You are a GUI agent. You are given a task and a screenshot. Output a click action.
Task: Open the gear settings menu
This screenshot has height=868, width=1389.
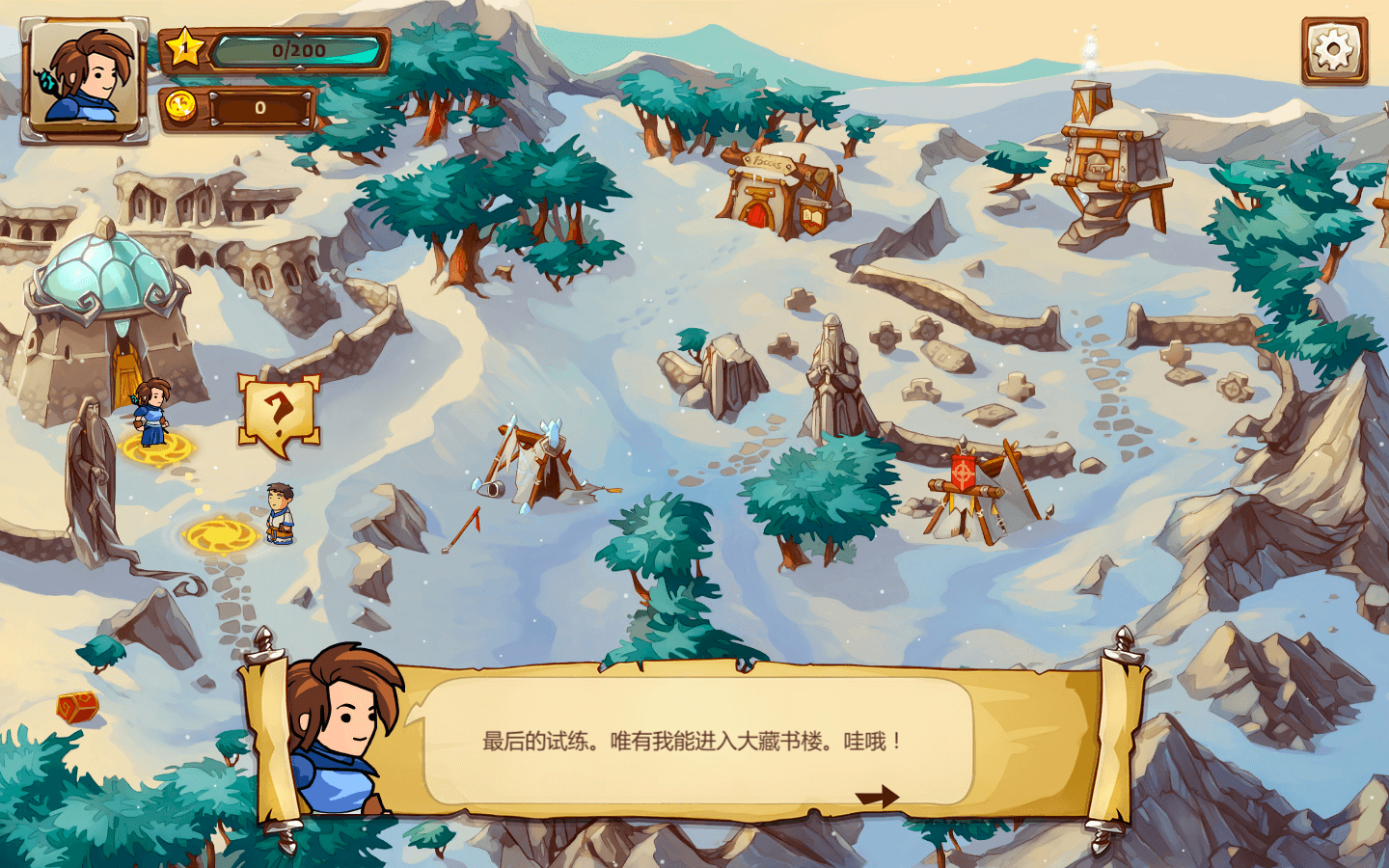tap(1334, 50)
